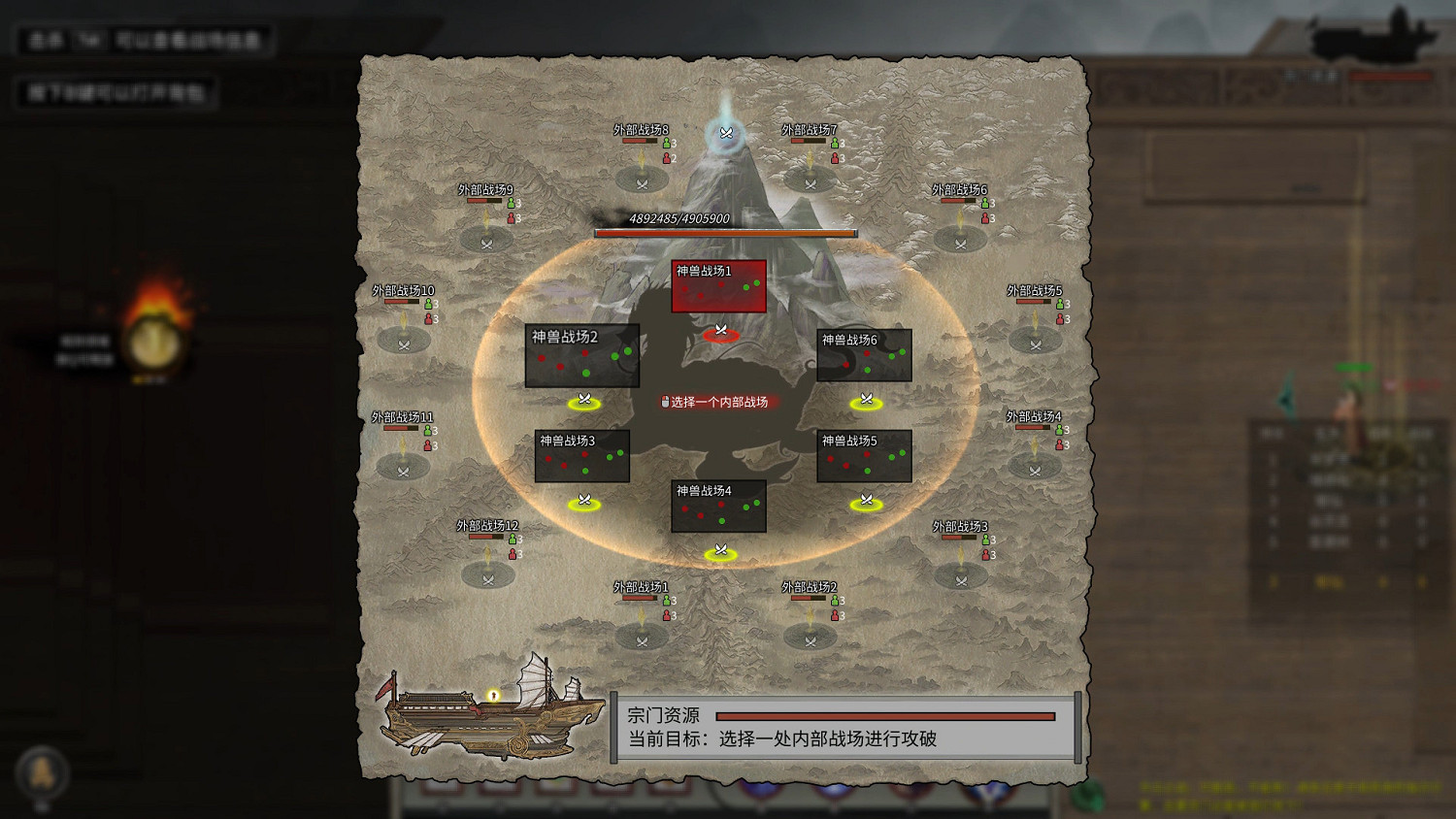Select the yellow swords icon beneath 神兽战场4
Screen dimensions: 1456x819
719,549
